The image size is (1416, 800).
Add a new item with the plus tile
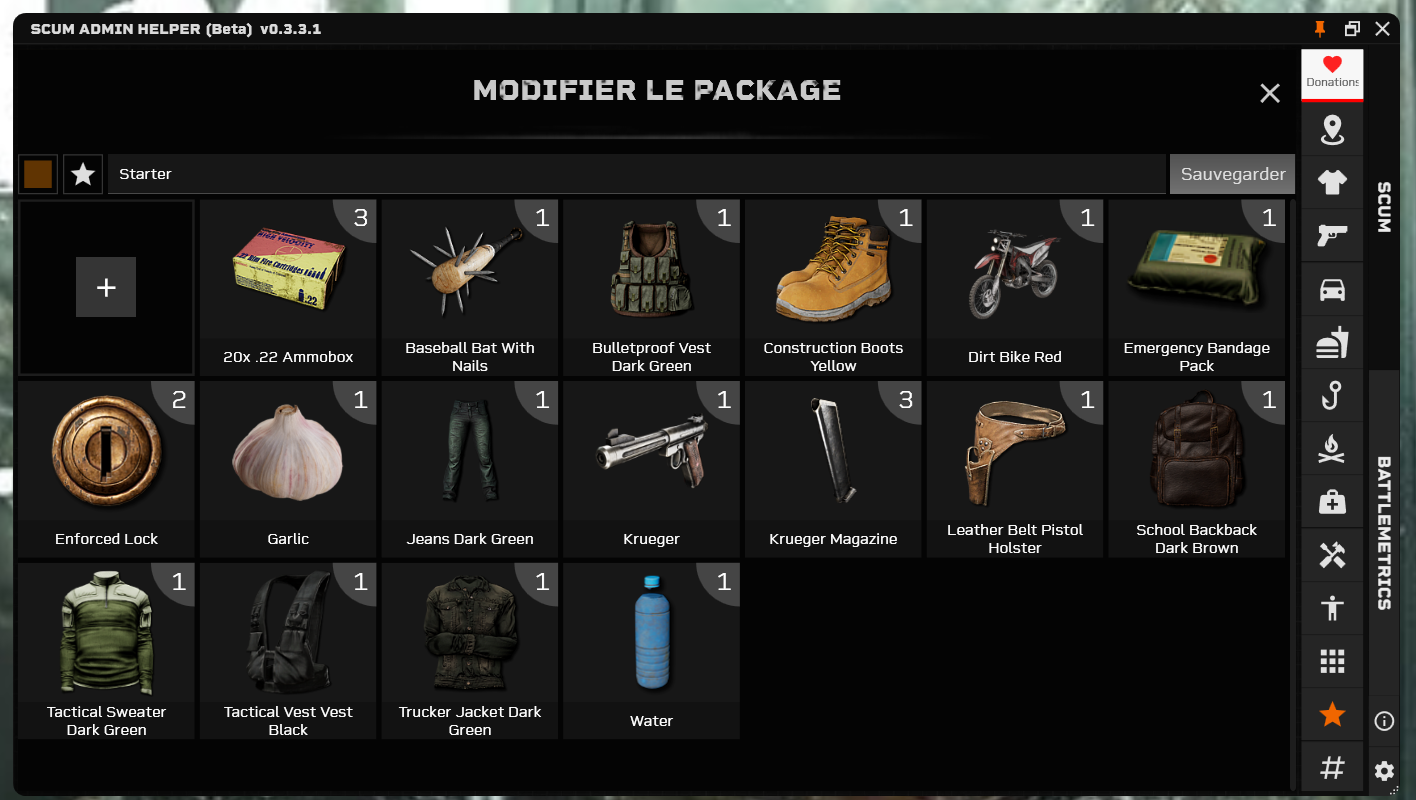tap(106, 288)
